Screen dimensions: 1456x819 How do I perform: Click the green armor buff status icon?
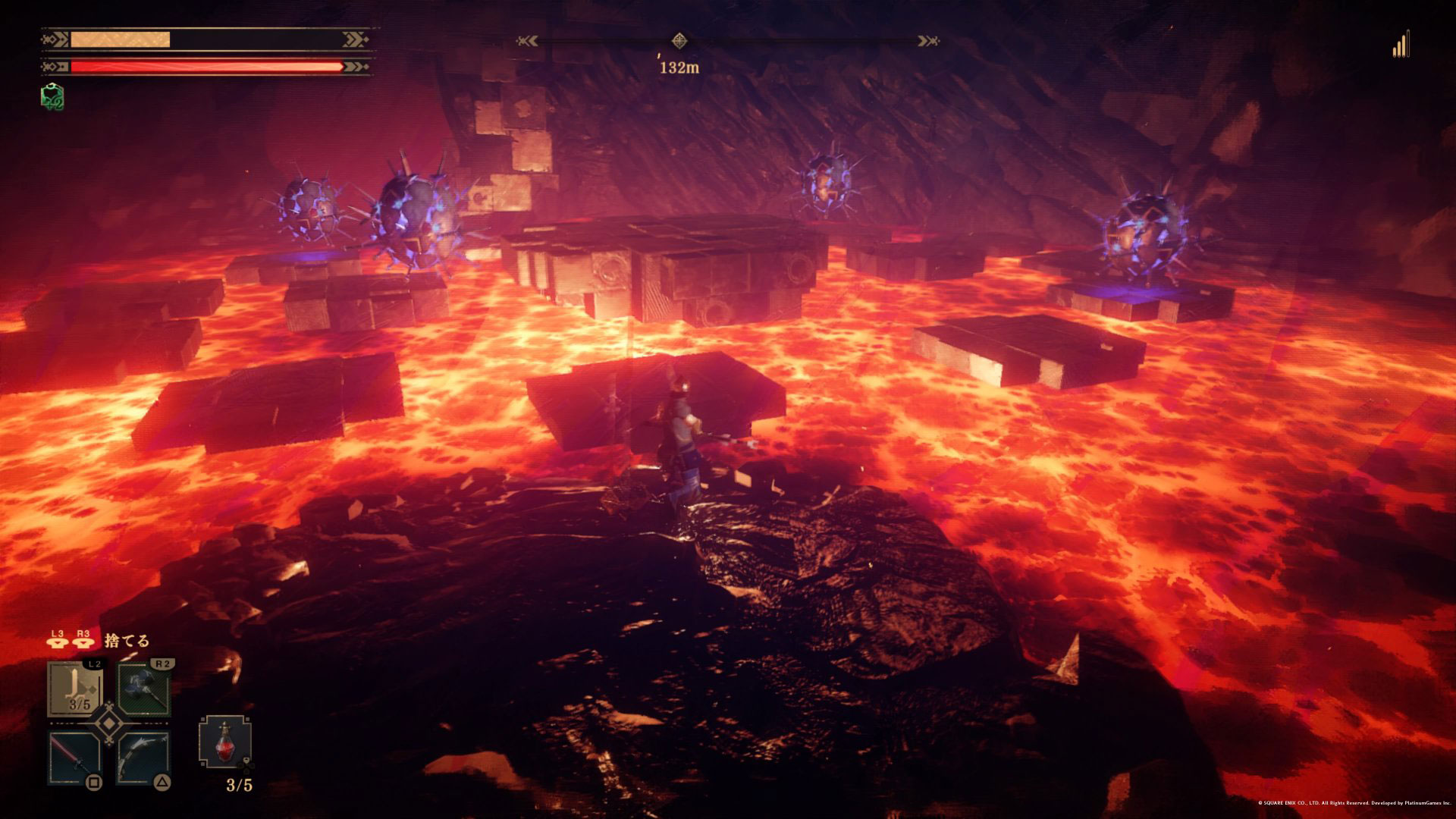(x=52, y=97)
